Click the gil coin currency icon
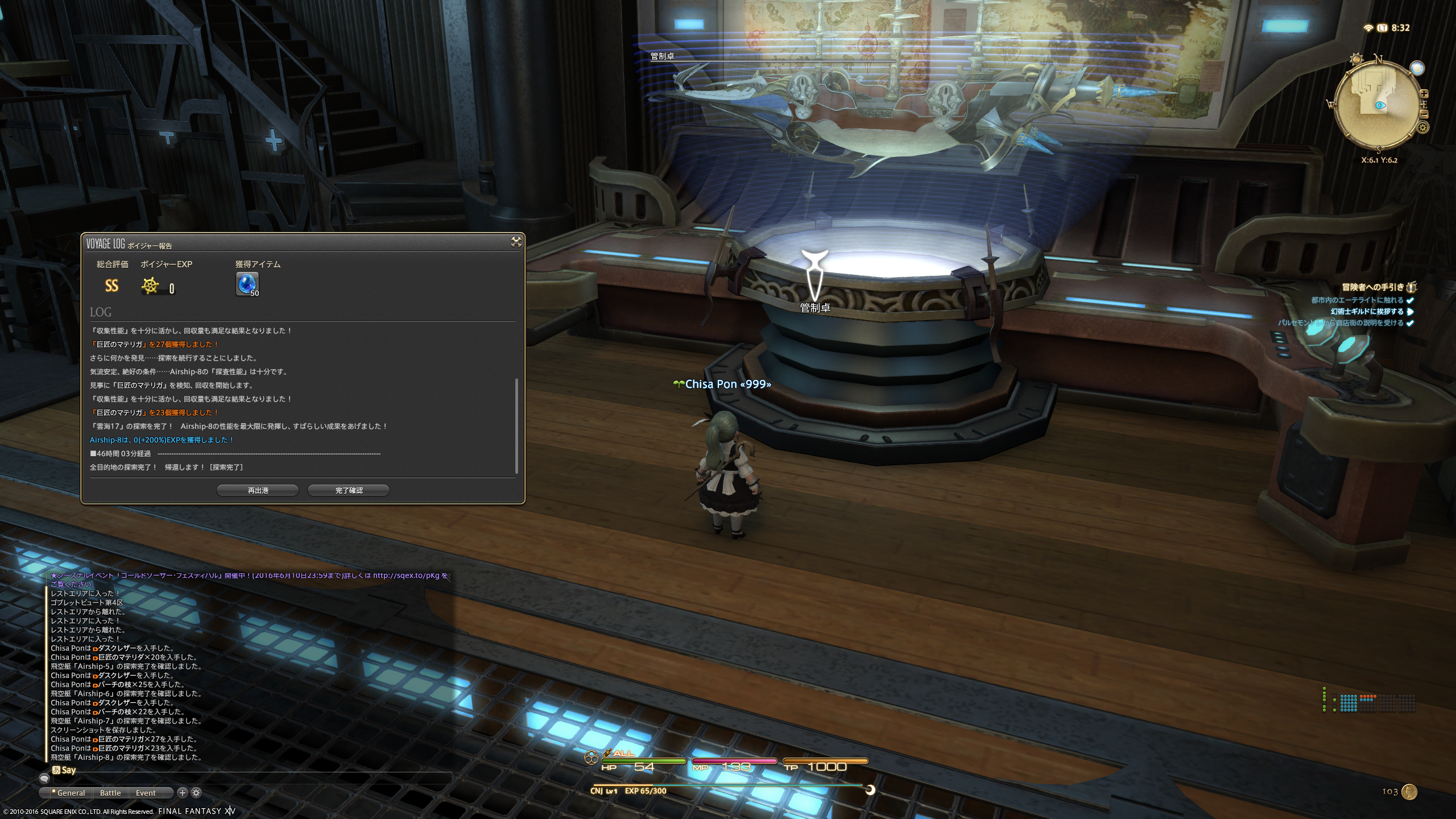 pyautogui.click(x=1409, y=792)
